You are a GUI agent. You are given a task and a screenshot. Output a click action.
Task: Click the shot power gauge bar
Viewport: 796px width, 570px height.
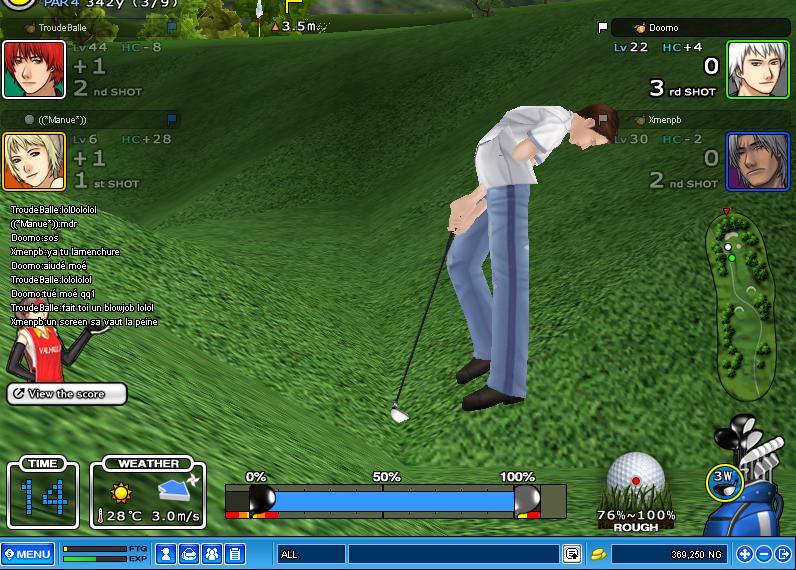[395, 500]
